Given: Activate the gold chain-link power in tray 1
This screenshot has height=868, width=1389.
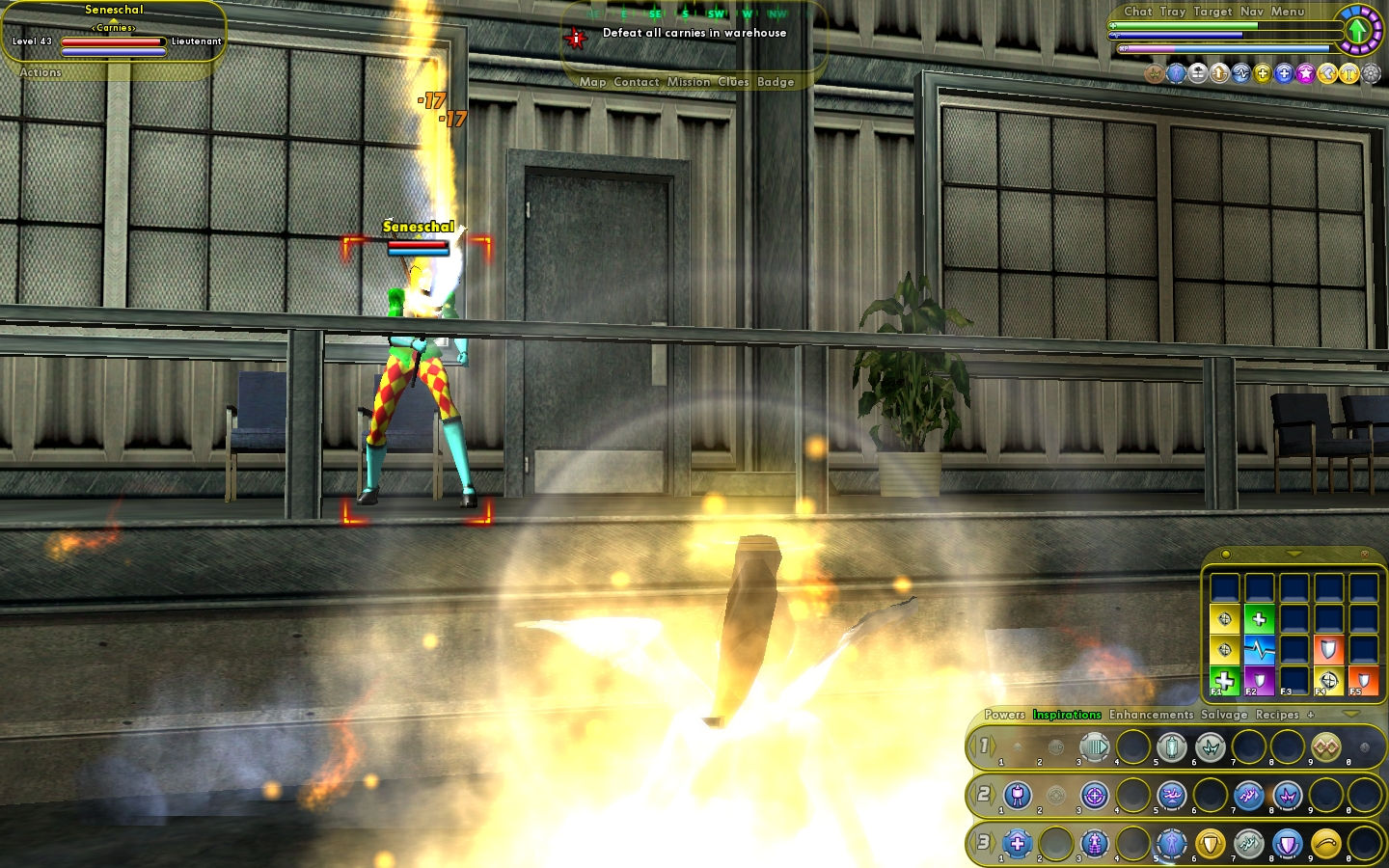Looking at the screenshot, I should pos(1325,746).
